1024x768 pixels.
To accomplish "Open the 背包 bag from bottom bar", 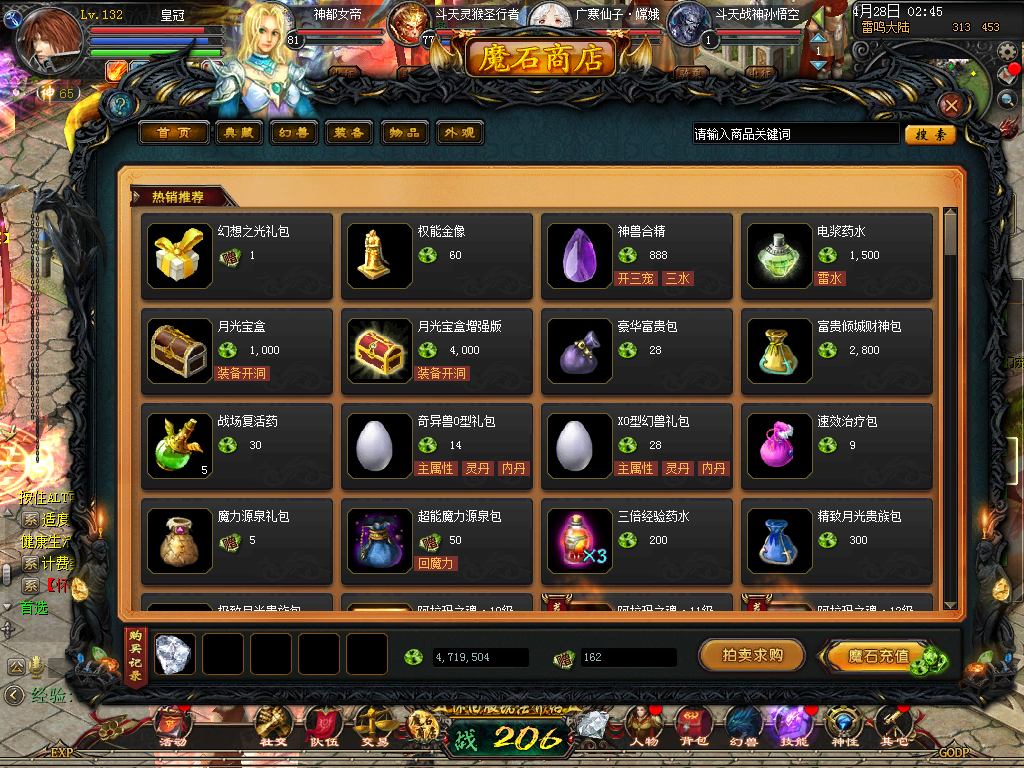I will point(693,725).
